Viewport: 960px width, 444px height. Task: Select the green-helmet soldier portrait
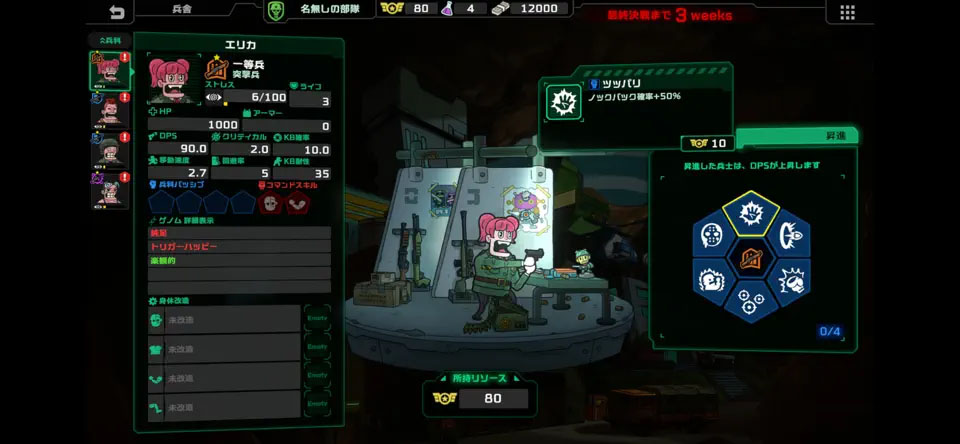[109, 150]
